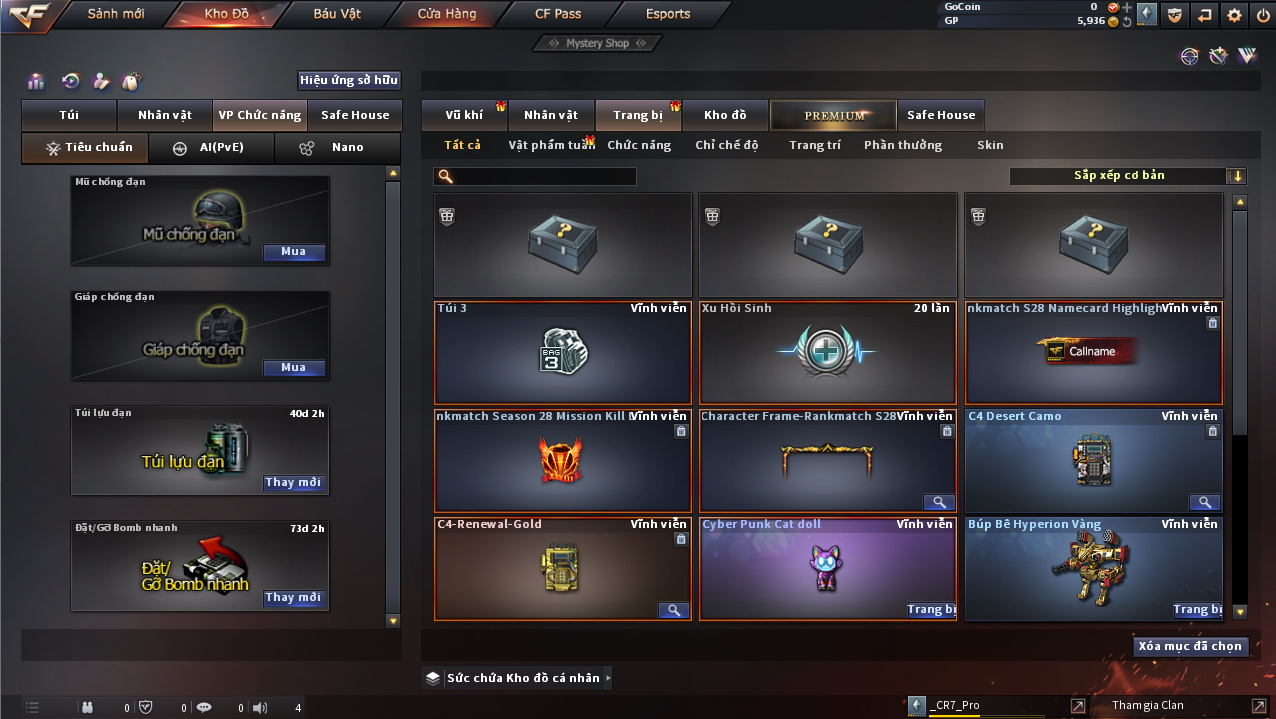Screen dimensions: 1276x719
Task: Filter items by Chức năng
Action: click(x=639, y=145)
